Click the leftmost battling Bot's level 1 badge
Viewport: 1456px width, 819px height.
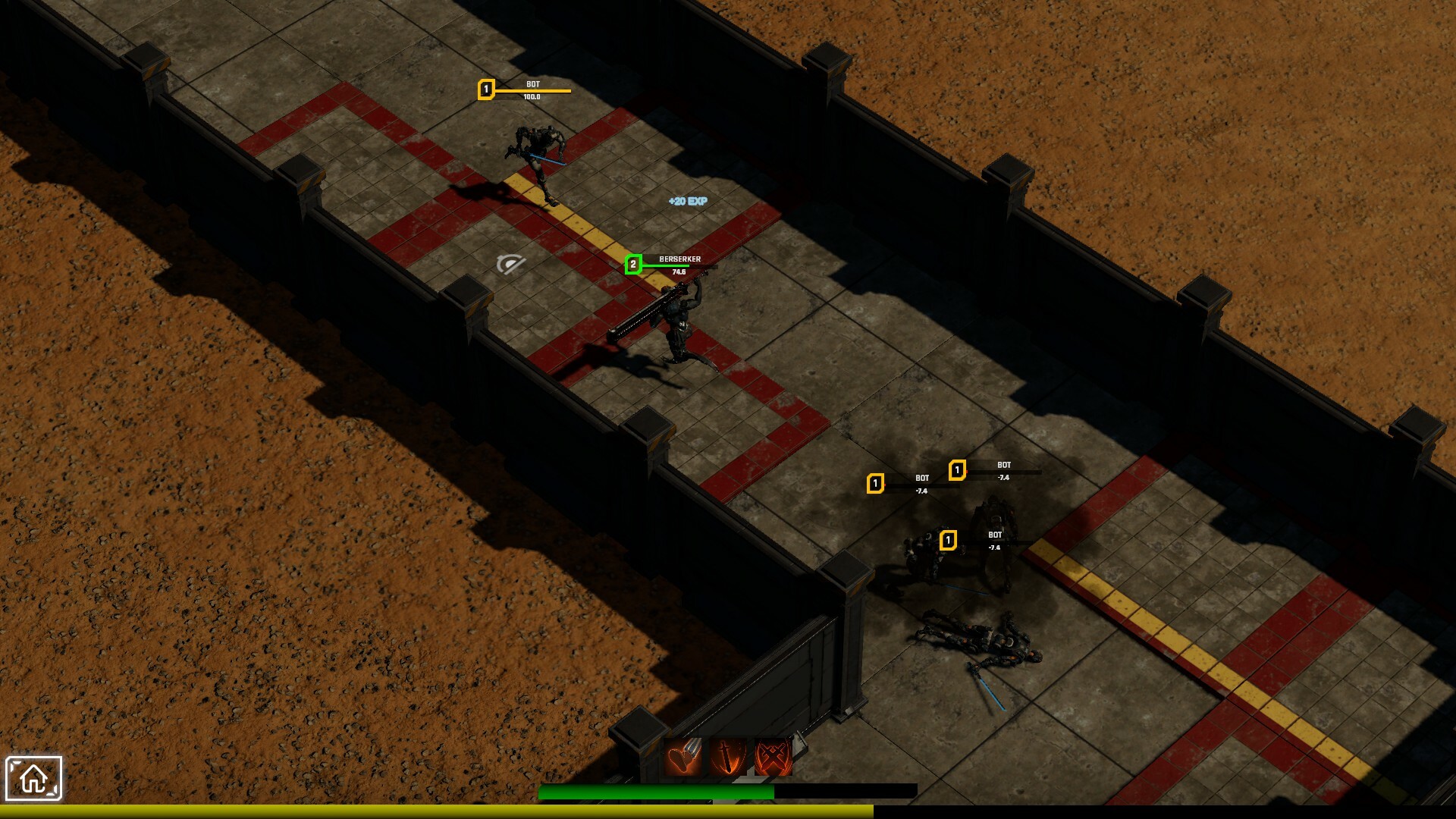click(x=877, y=483)
